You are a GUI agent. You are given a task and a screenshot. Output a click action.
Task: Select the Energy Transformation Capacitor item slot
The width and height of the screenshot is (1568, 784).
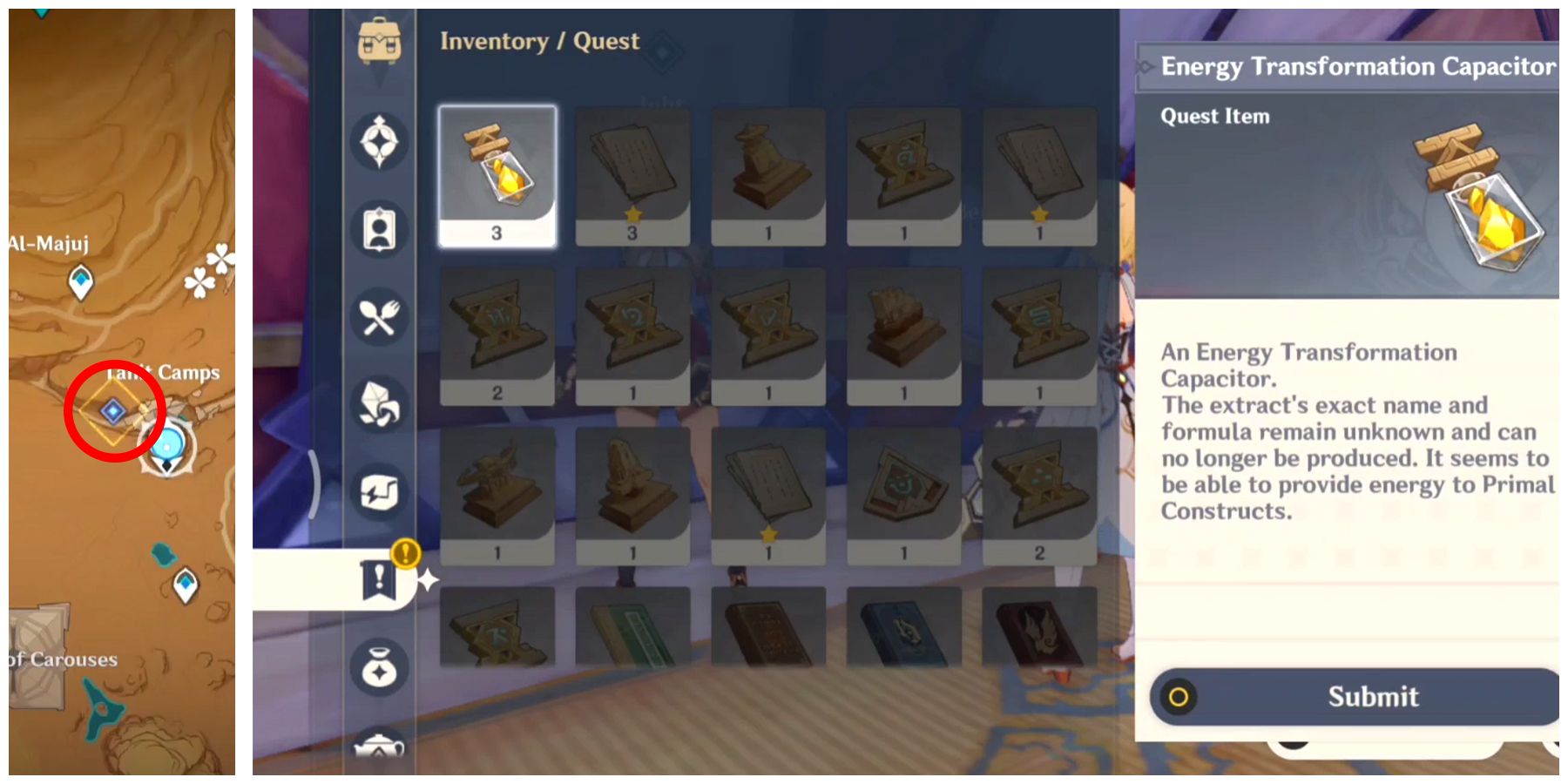pos(498,174)
